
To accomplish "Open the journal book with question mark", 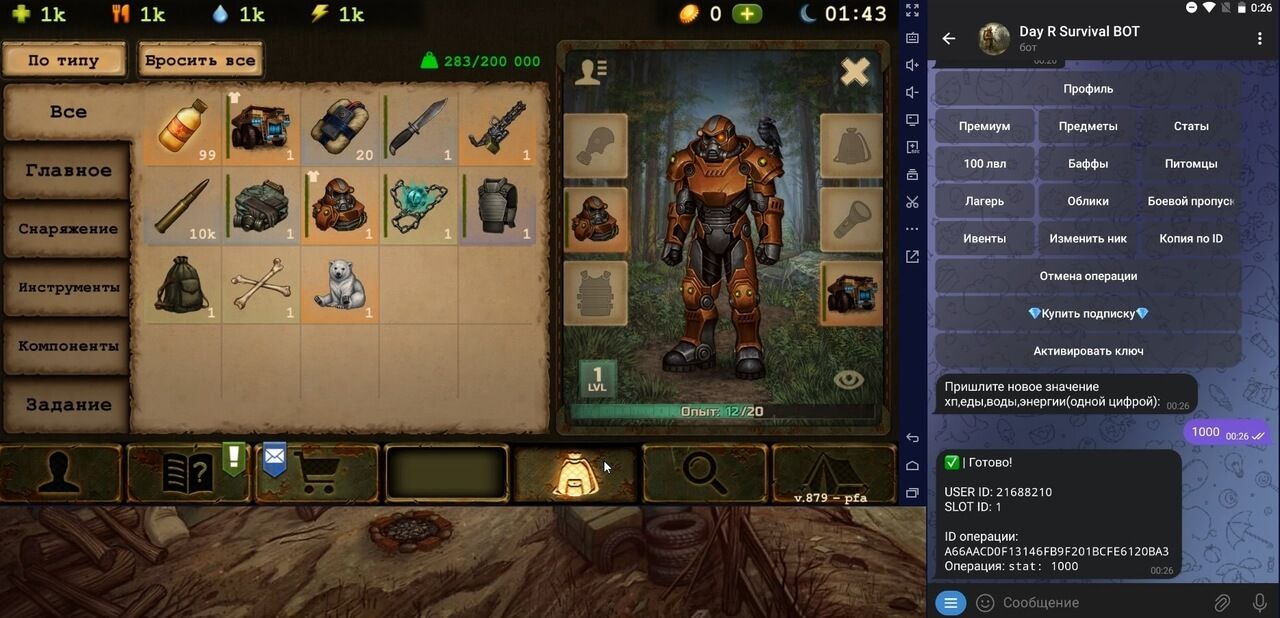I will (x=188, y=473).
